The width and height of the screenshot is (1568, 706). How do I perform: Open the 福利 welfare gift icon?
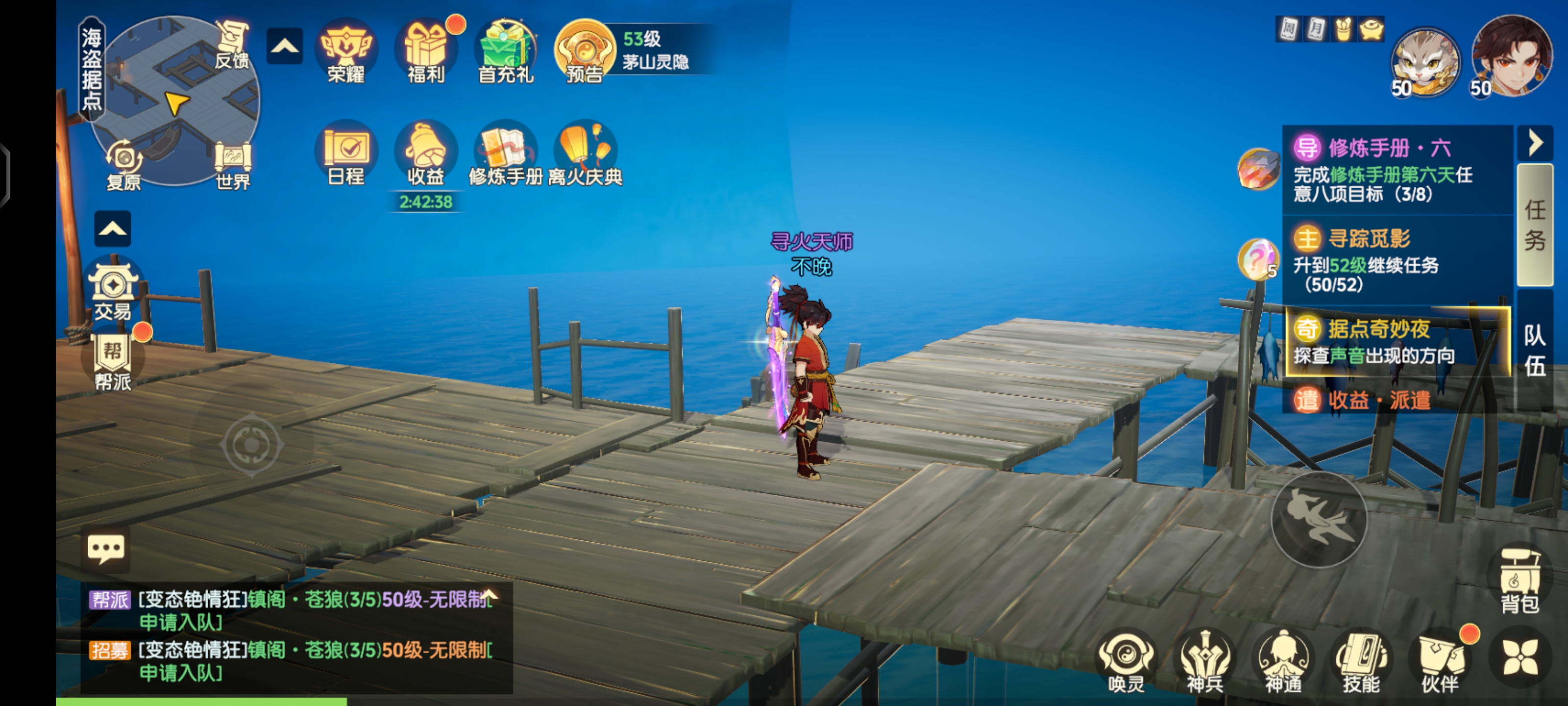click(x=426, y=52)
